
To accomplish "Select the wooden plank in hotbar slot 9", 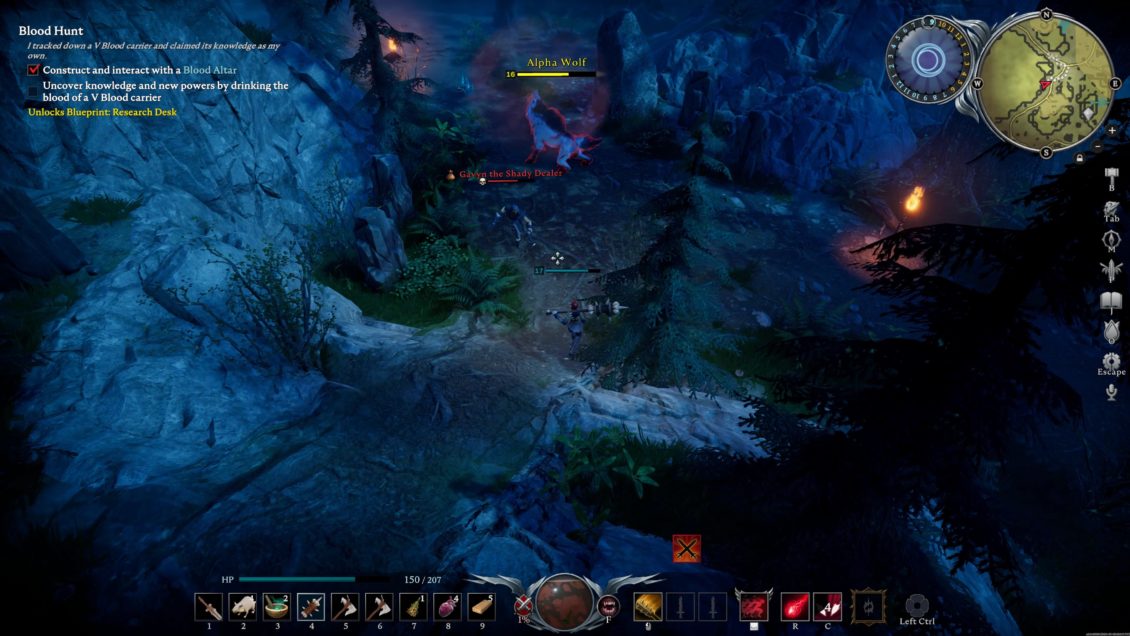I will pos(481,606).
